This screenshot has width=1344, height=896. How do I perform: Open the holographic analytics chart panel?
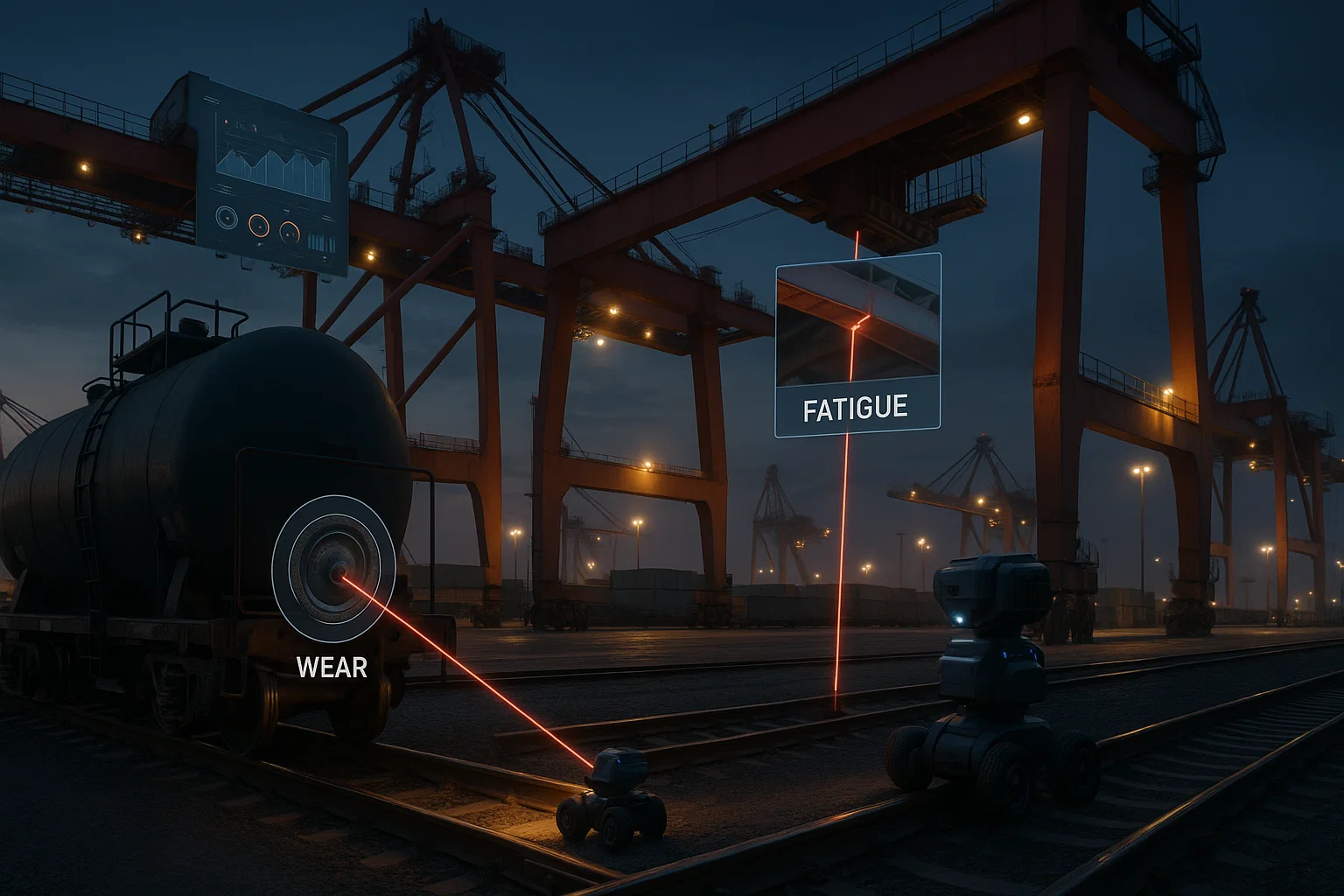coord(271,175)
